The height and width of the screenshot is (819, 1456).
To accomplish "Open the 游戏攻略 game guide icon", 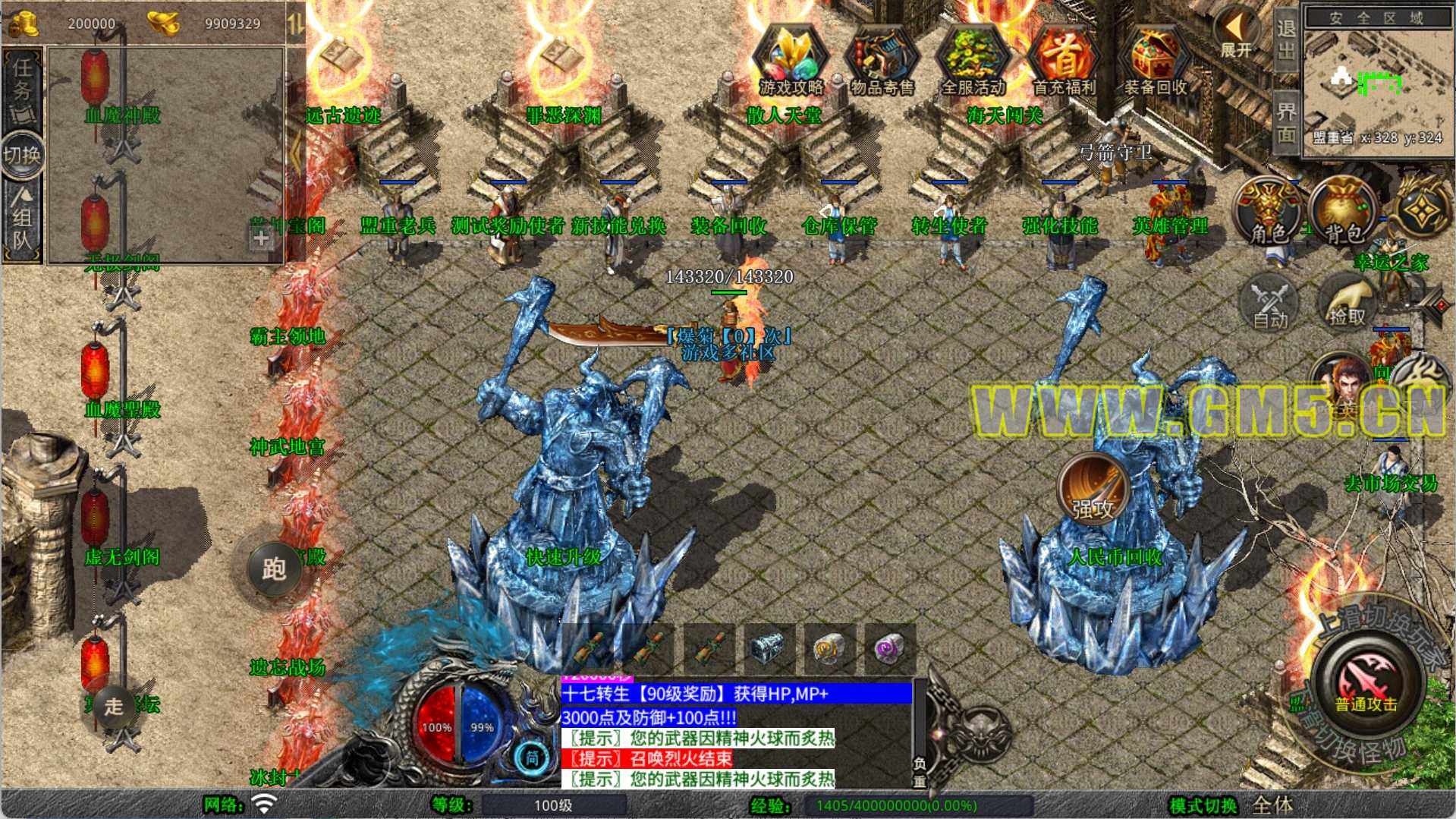I will click(x=791, y=59).
